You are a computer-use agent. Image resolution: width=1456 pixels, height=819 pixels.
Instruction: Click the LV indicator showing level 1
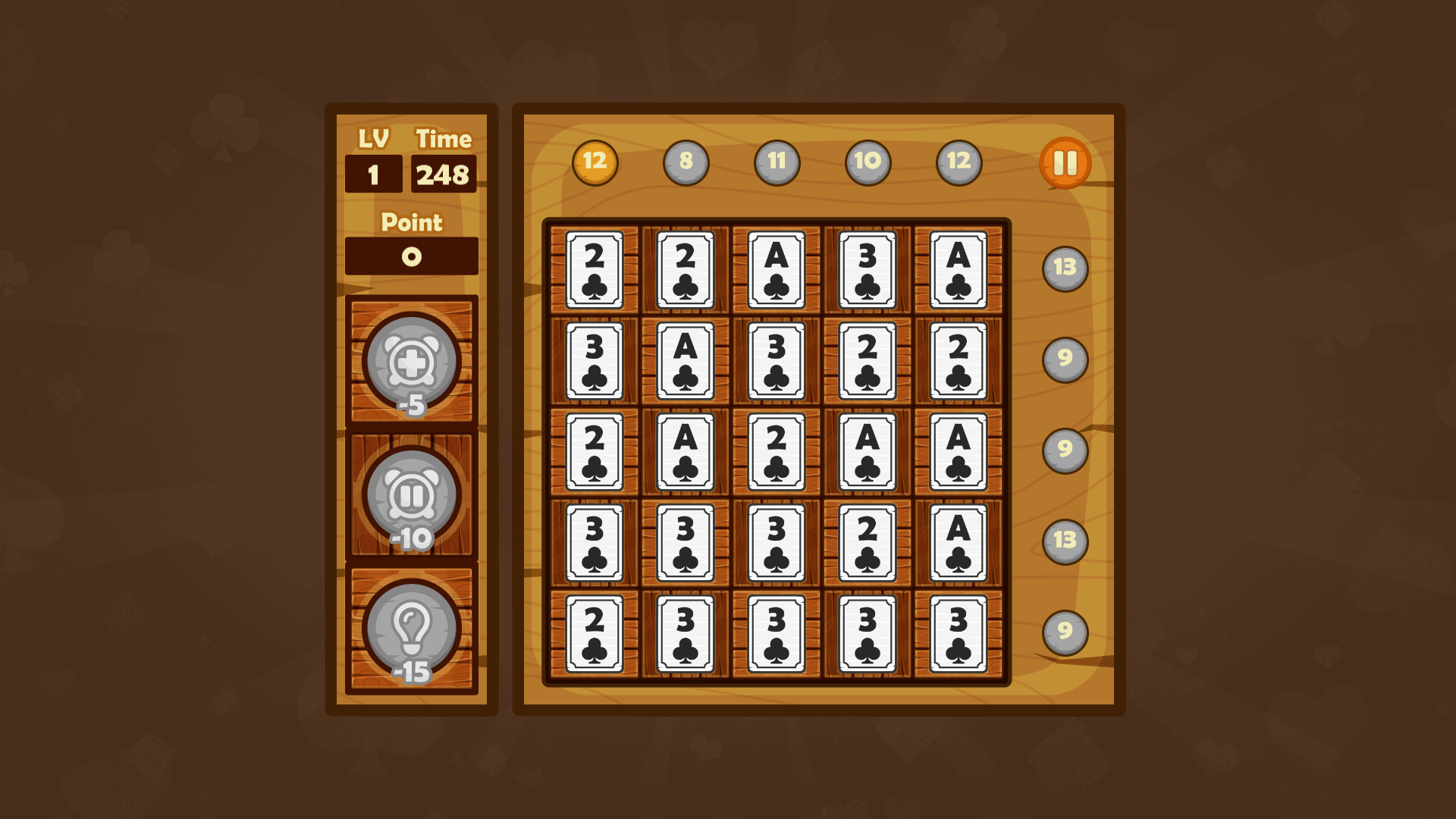[373, 173]
